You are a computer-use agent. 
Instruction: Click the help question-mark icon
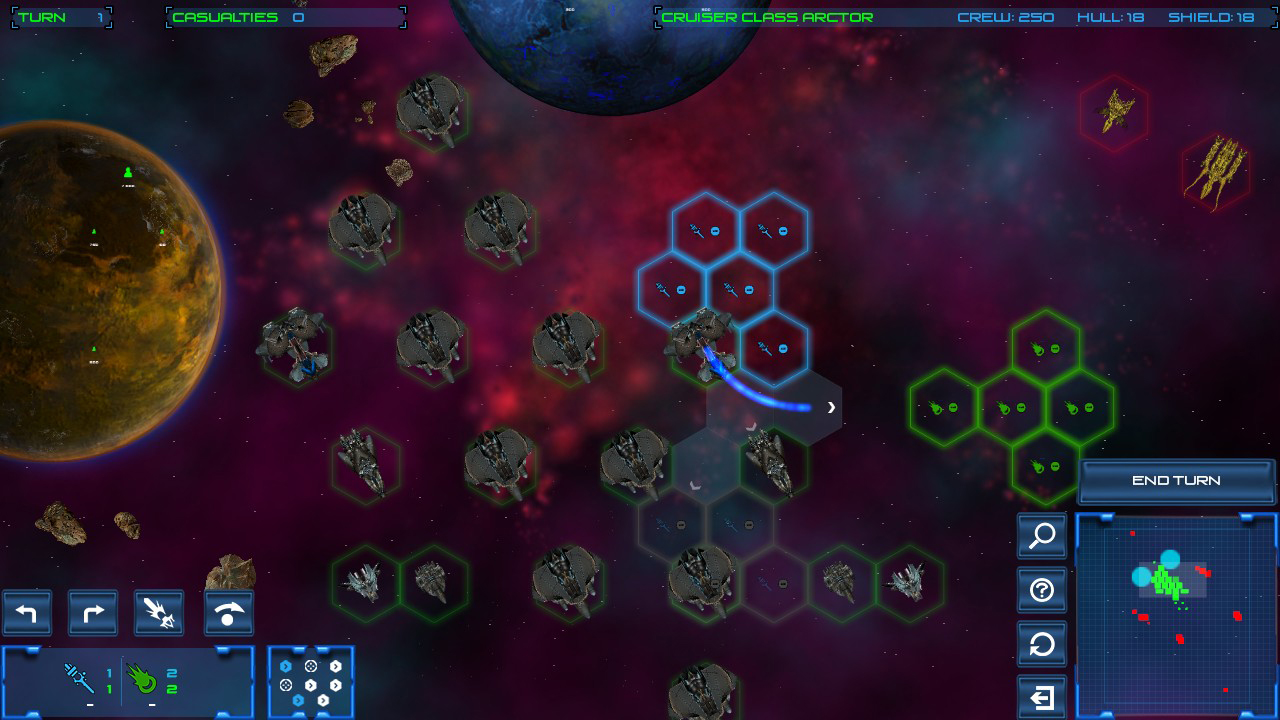[1041, 591]
